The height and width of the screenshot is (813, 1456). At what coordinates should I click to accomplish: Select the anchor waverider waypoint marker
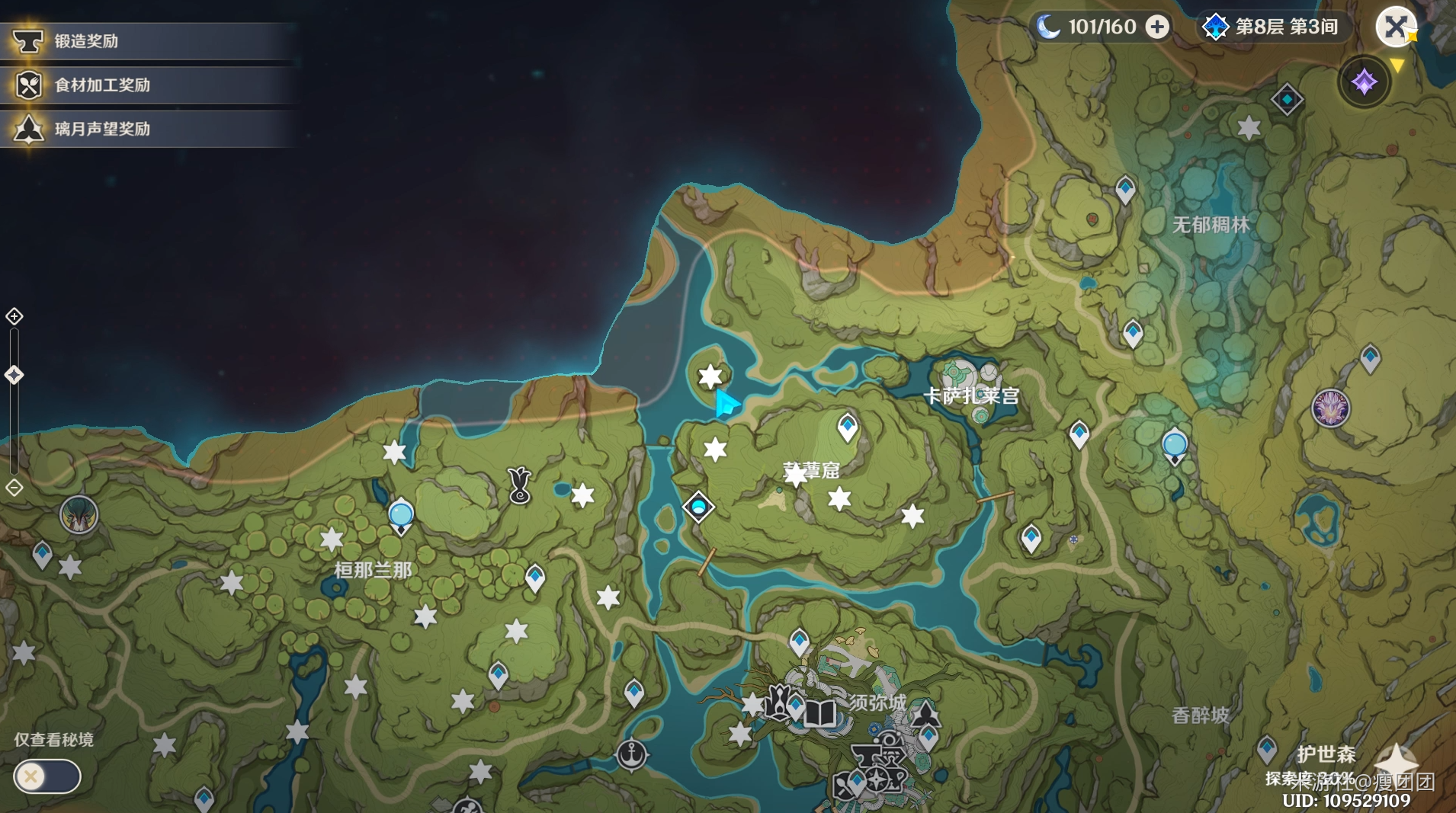(632, 754)
